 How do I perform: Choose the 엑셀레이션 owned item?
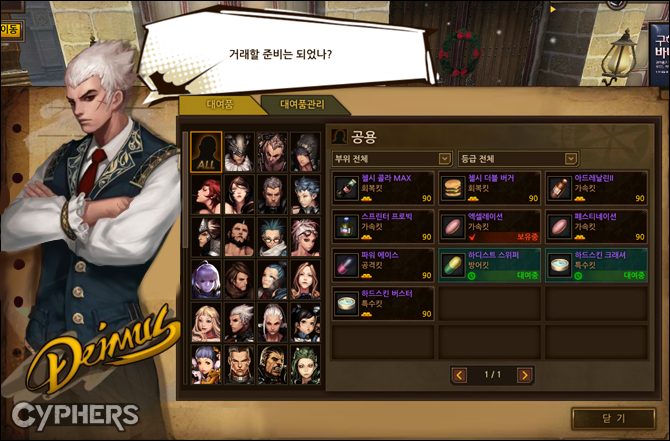(490, 225)
